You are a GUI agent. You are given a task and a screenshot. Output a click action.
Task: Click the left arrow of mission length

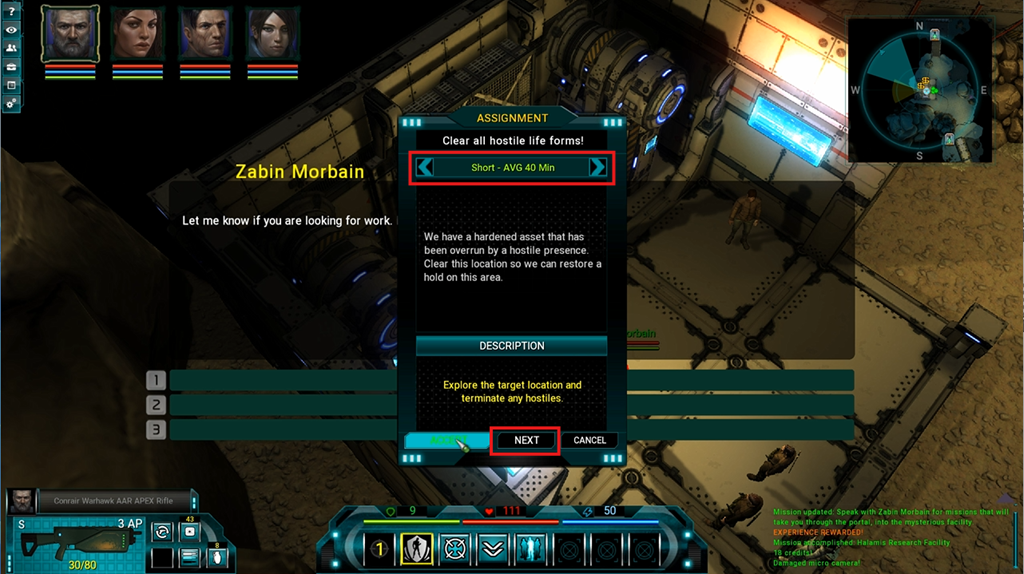click(425, 168)
